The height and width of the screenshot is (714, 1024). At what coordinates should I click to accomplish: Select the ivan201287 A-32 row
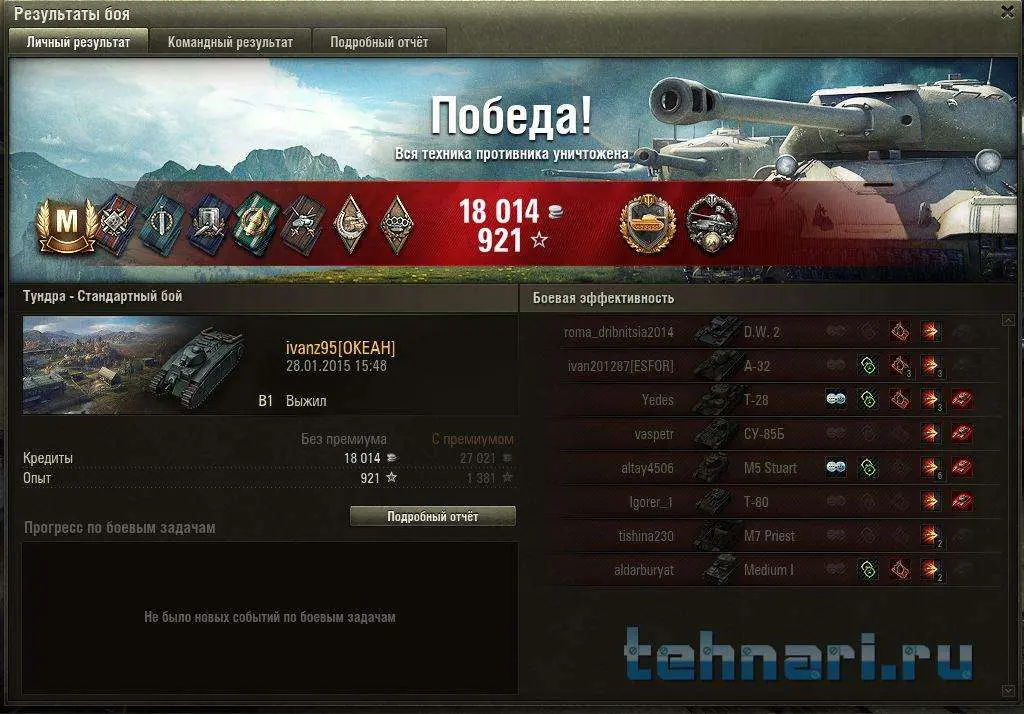point(760,366)
